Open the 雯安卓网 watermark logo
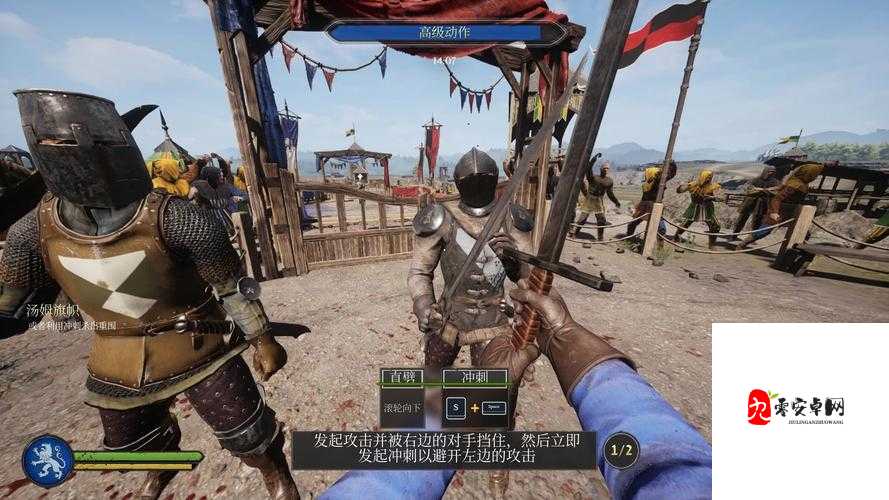The width and height of the screenshot is (889, 500). [x=796, y=406]
